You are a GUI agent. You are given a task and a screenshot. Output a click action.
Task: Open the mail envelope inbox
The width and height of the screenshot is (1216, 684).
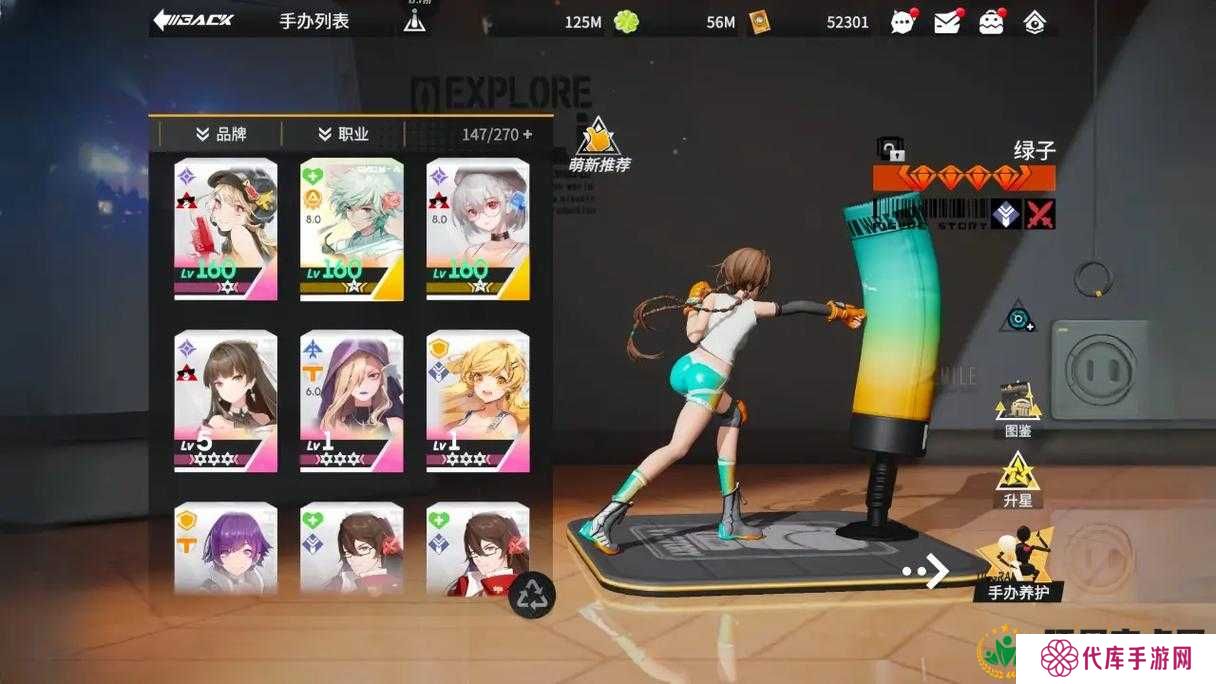[947, 21]
